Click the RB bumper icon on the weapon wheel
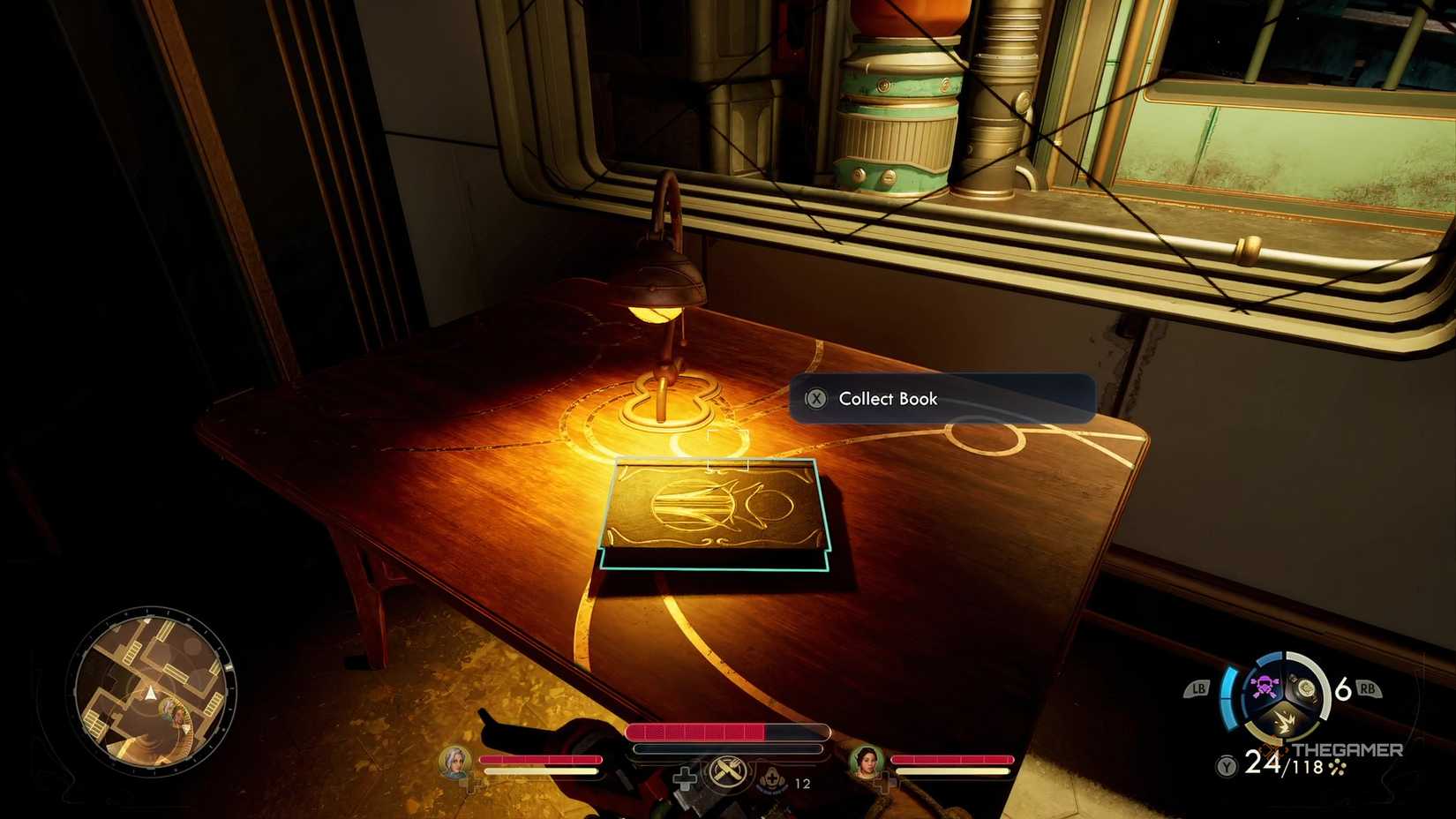The width and height of the screenshot is (1456, 819). (x=1367, y=688)
